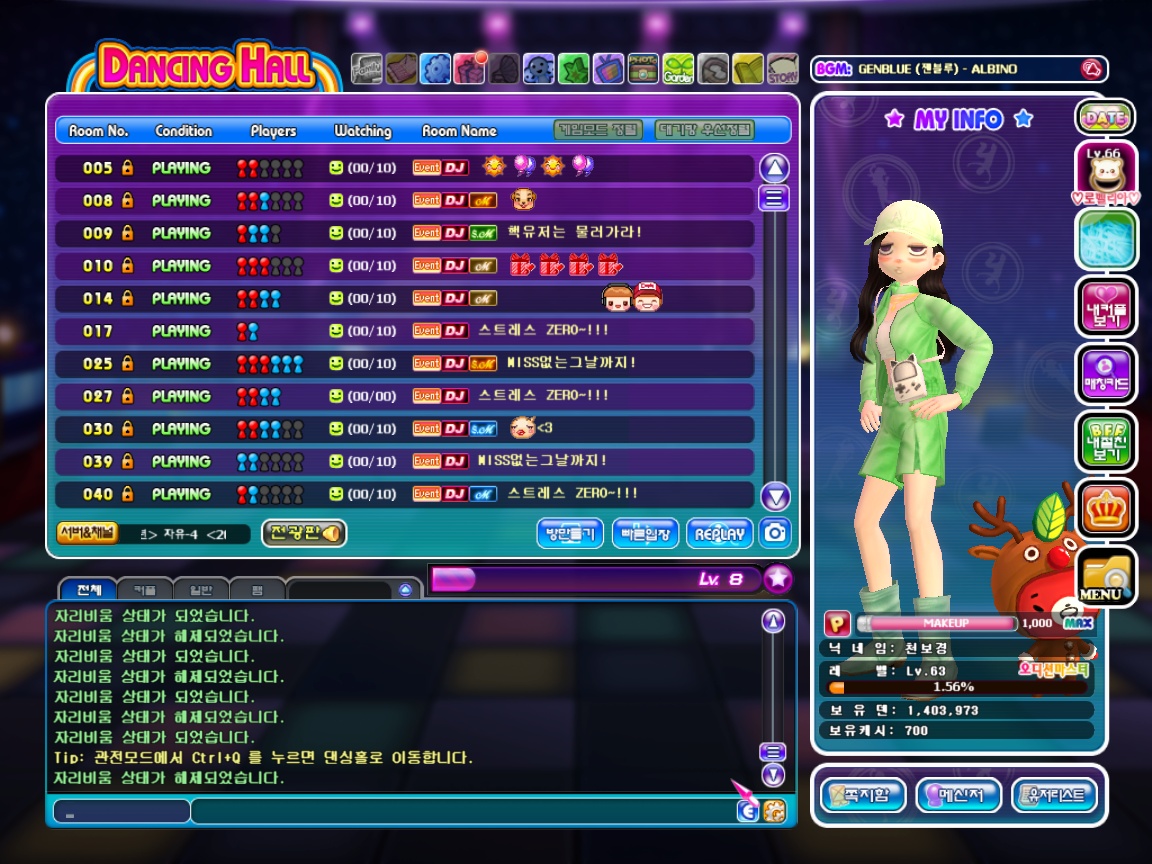Switch to the 전체 chat tab
Screen dimensions: 1152x864
(88, 590)
